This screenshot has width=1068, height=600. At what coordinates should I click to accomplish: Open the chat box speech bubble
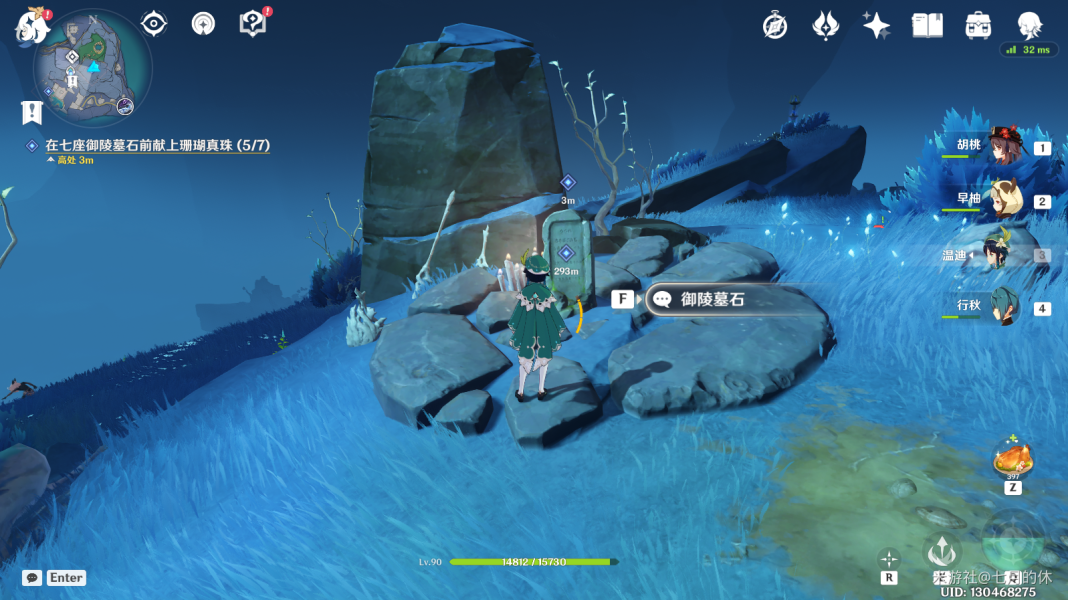tap(32, 578)
